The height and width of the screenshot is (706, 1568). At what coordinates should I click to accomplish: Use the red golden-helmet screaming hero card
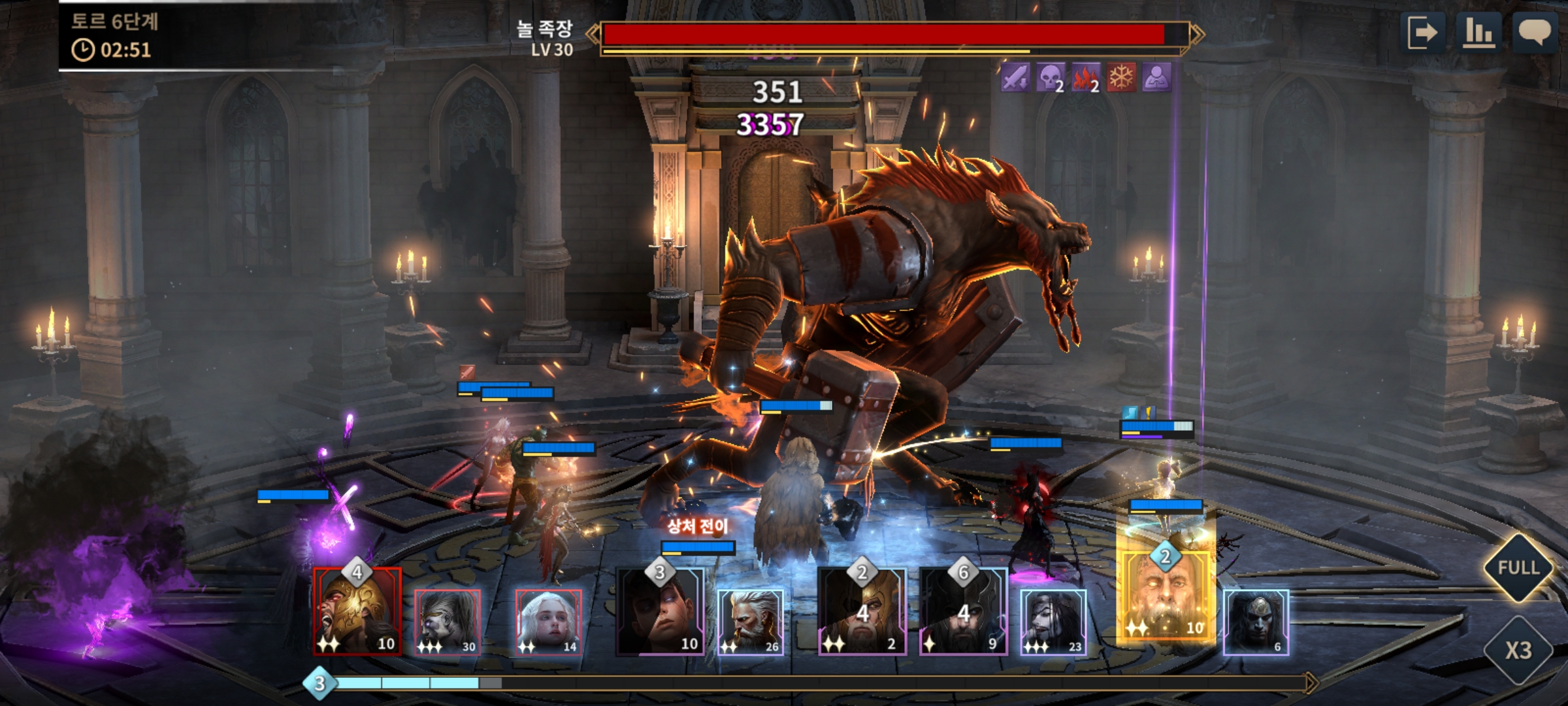tap(357, 611)
